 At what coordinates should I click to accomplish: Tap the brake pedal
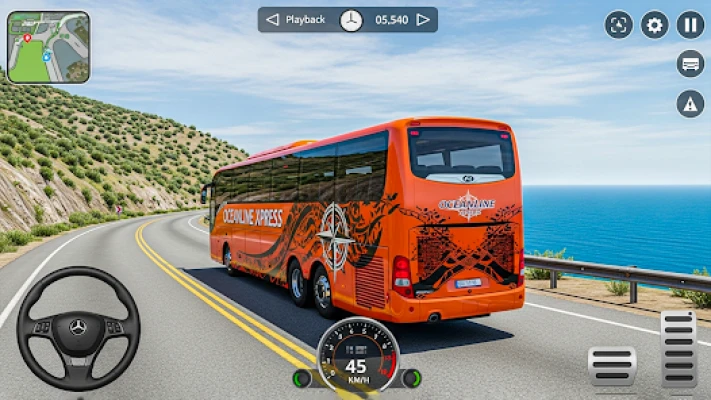click(x=612, y=366)
